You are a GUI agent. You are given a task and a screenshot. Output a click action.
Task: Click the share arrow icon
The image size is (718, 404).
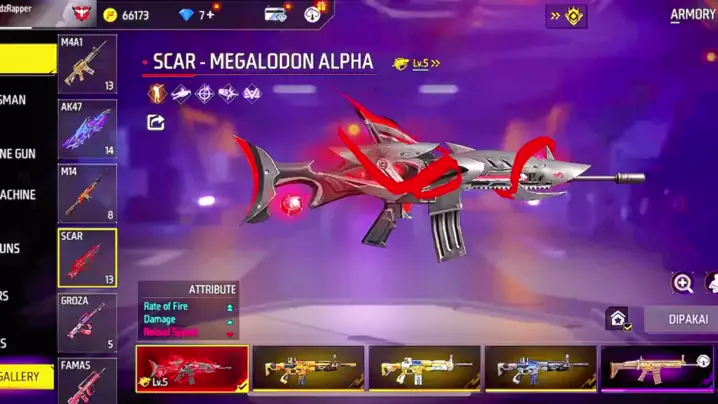156,122
